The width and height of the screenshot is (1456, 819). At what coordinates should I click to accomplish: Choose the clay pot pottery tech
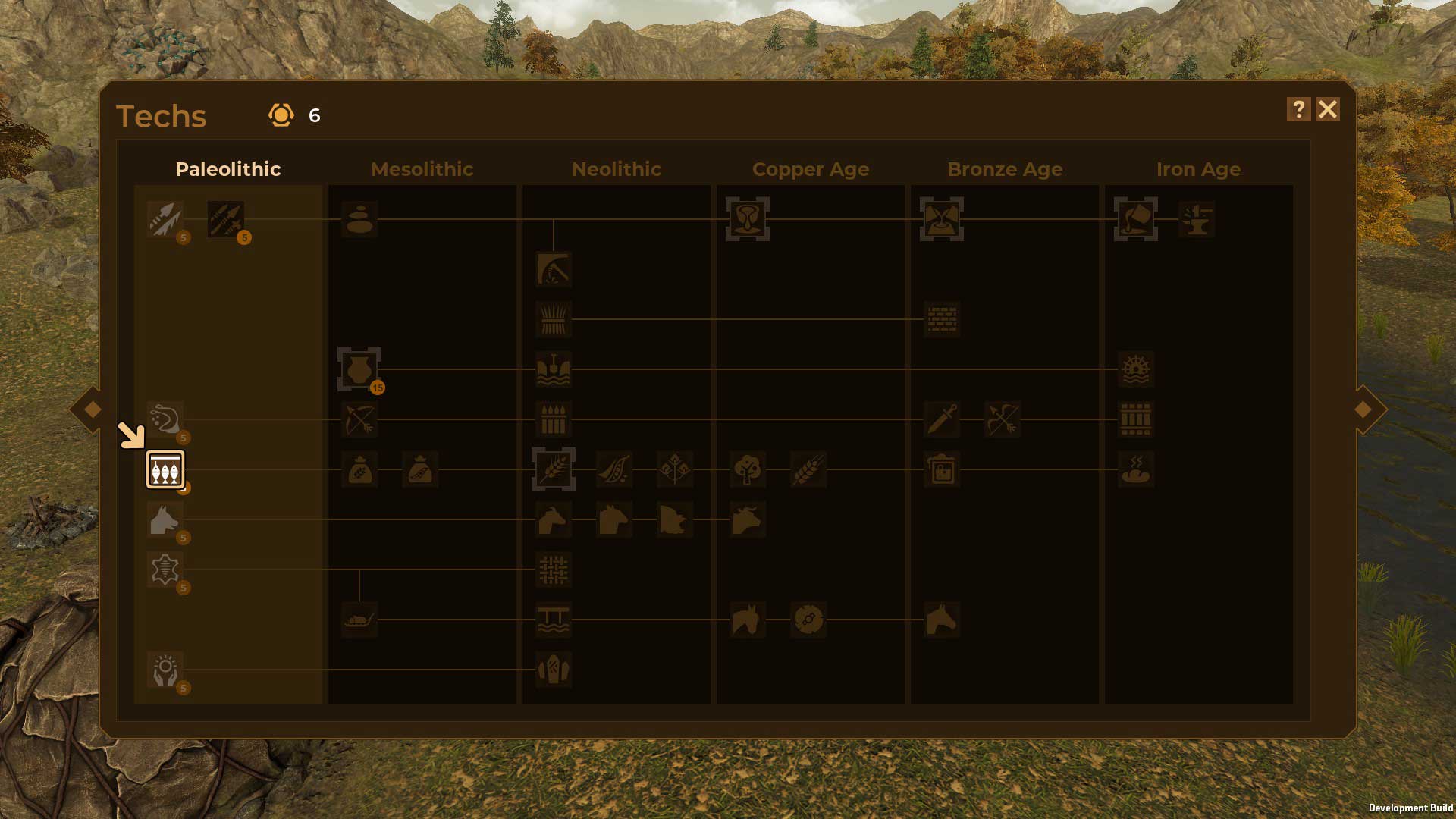359,370
